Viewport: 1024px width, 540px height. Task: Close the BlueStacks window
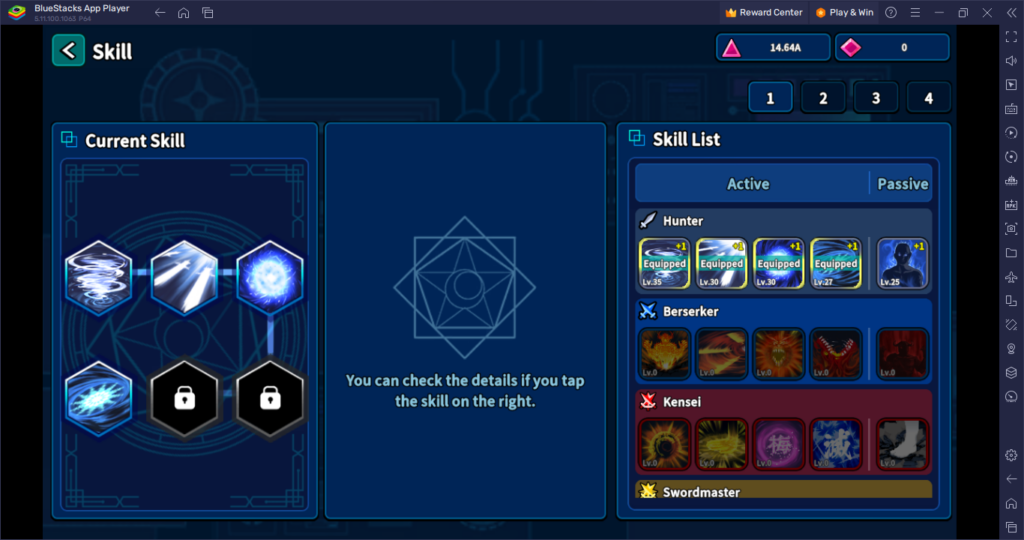click(x=987, y=12)
